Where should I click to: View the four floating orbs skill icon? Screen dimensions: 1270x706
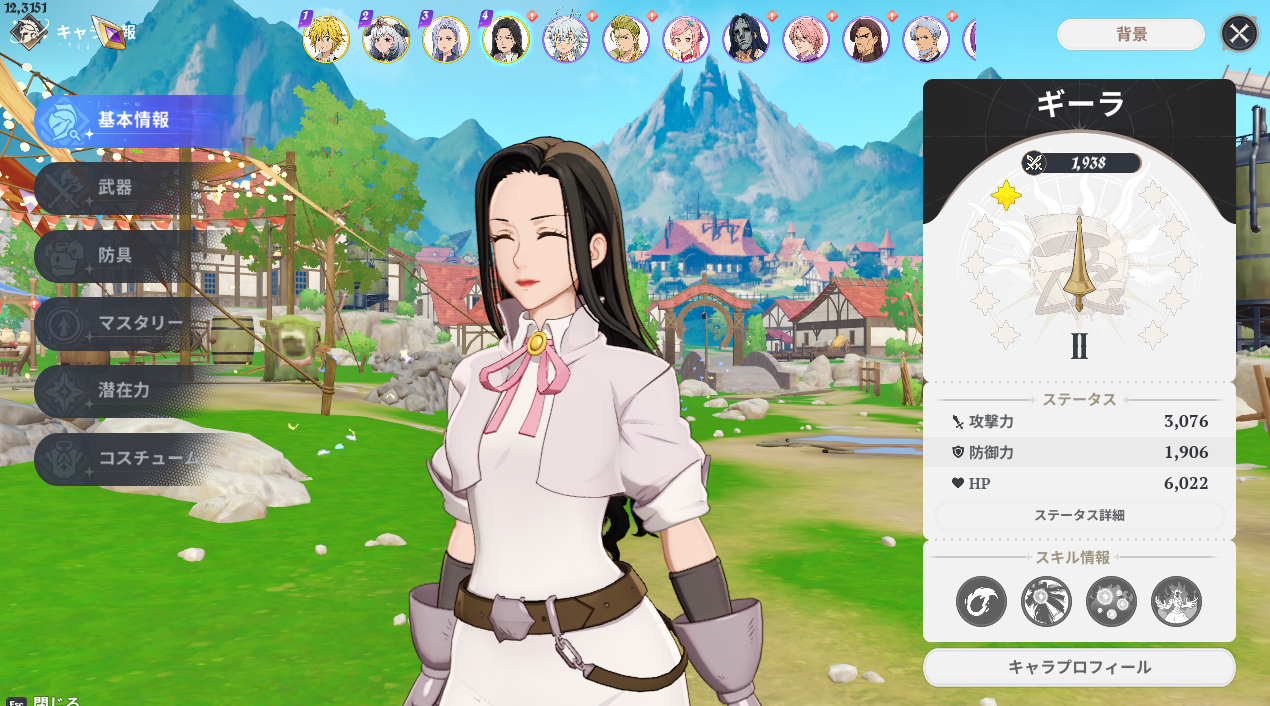(1111, 602)
